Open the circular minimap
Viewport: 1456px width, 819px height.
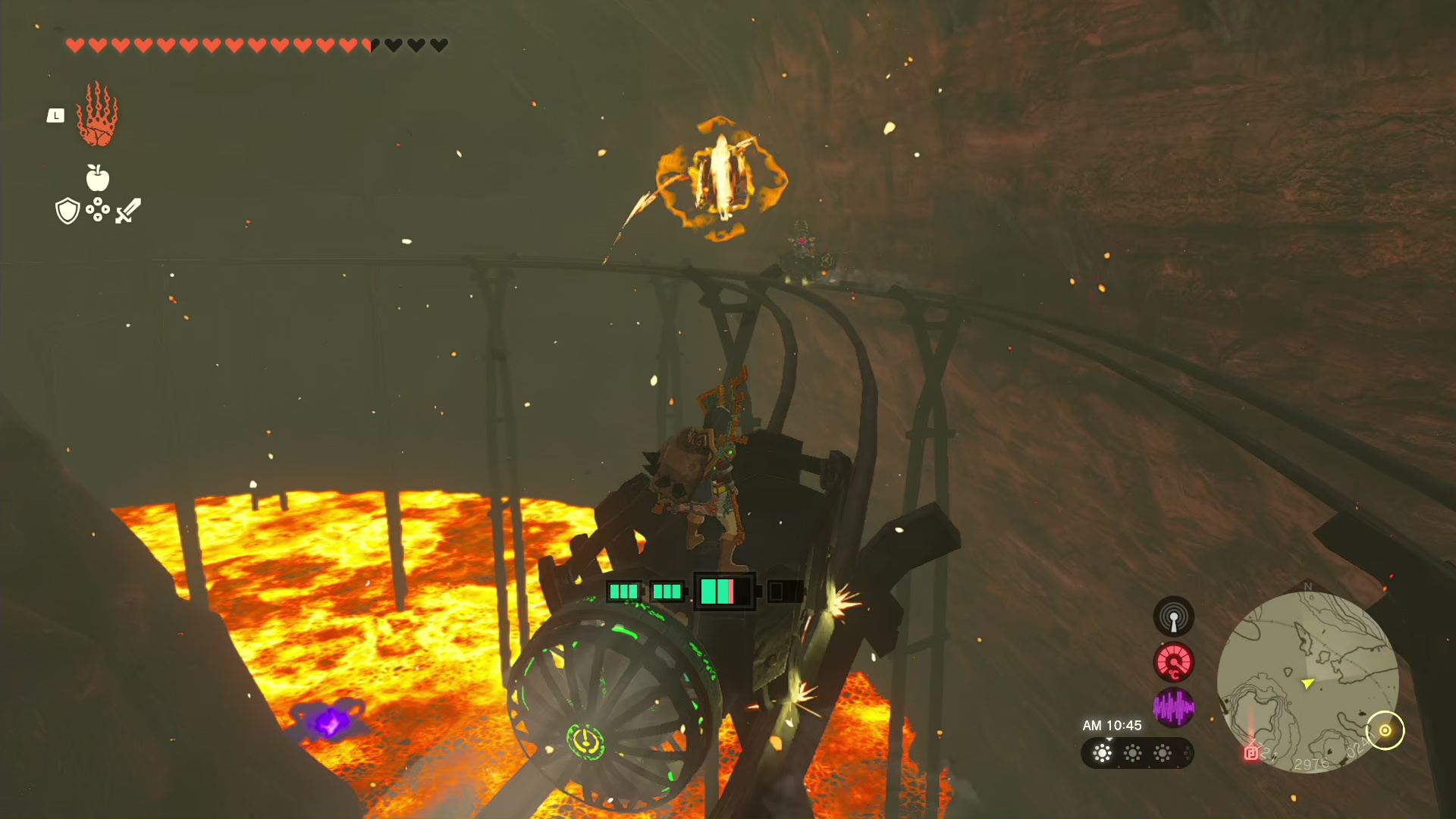(1307, 682)
